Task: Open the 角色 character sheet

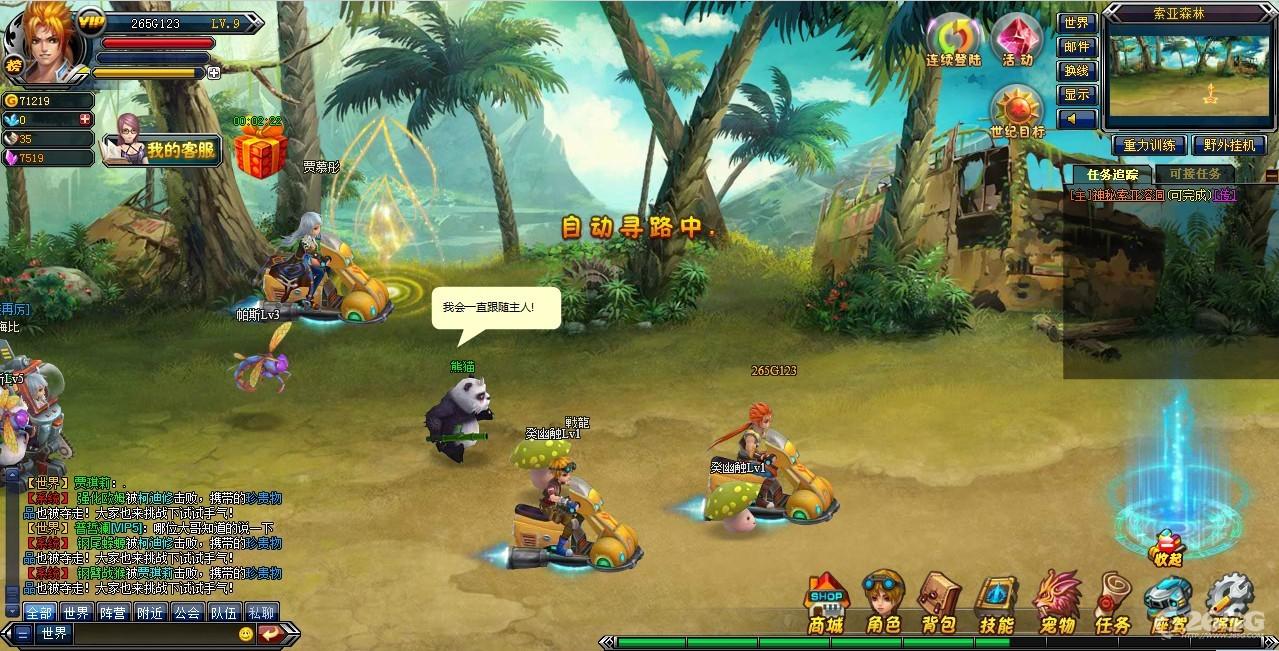Action: tap(883, 603)
